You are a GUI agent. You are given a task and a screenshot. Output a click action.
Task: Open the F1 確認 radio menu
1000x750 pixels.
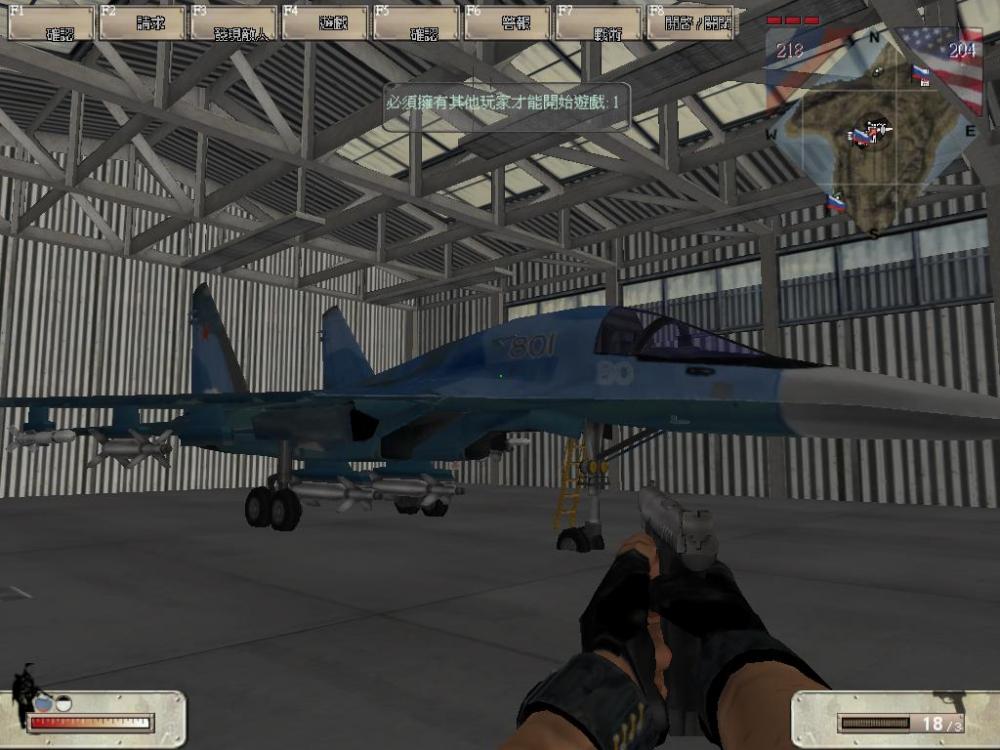(x=51, y=23)
